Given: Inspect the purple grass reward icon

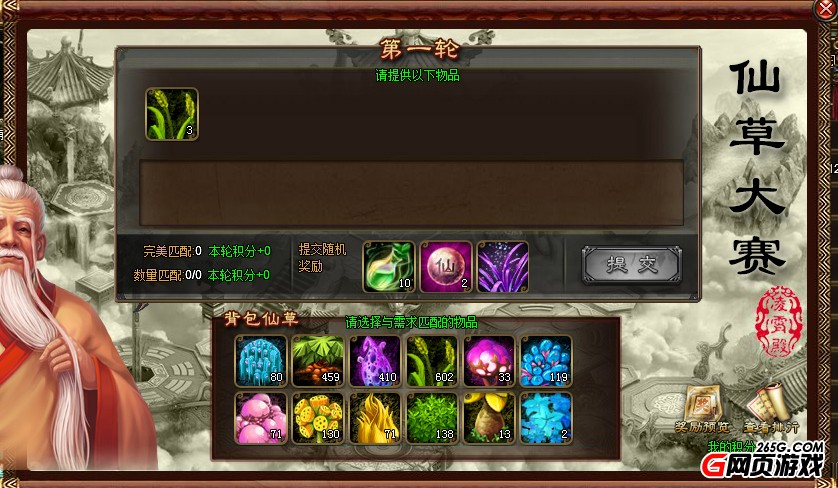Looking at the screenshot, I should pyautogui.click(x=502, y=267).
